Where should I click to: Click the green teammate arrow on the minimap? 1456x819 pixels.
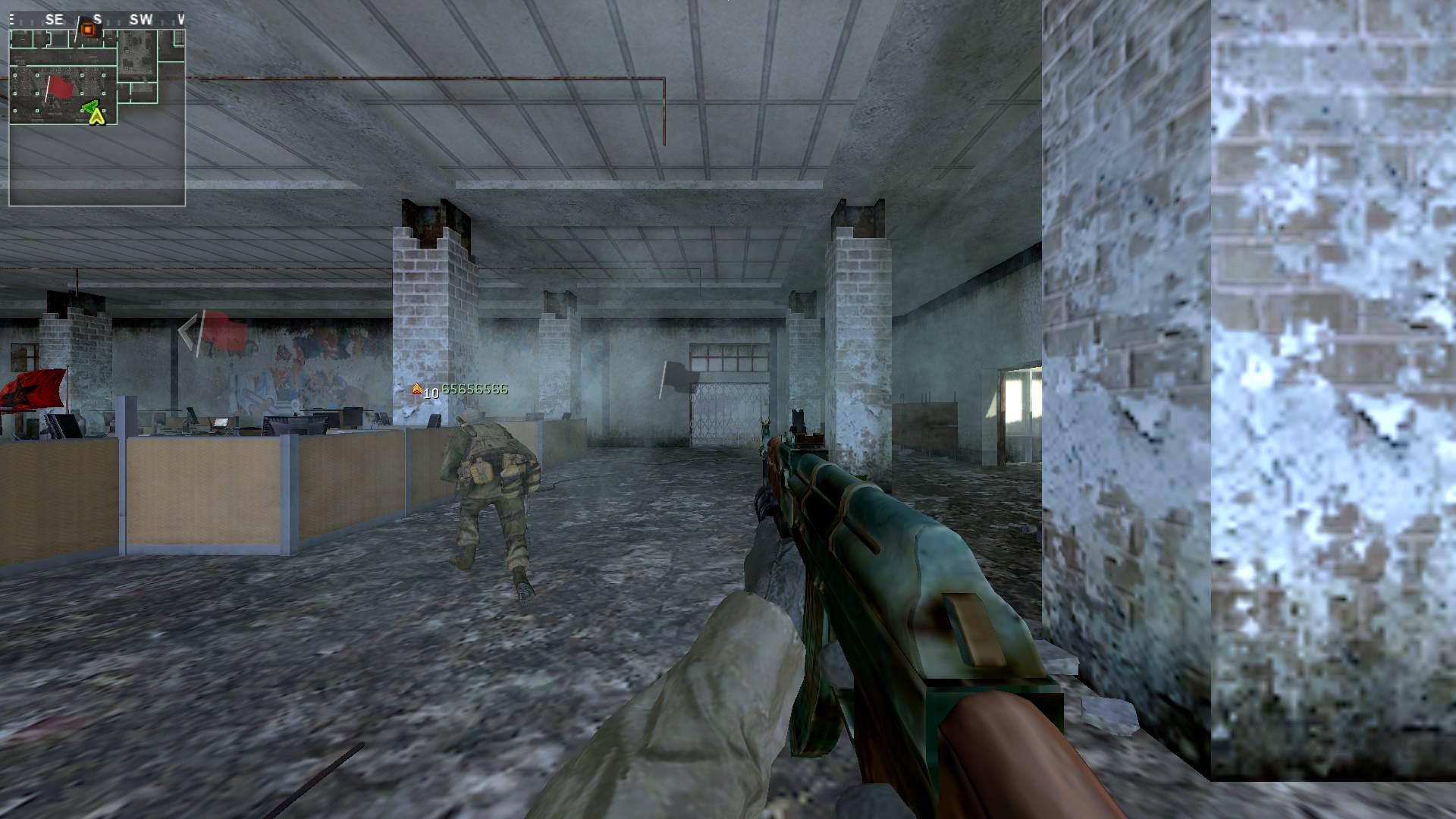[x=90, y=107]
